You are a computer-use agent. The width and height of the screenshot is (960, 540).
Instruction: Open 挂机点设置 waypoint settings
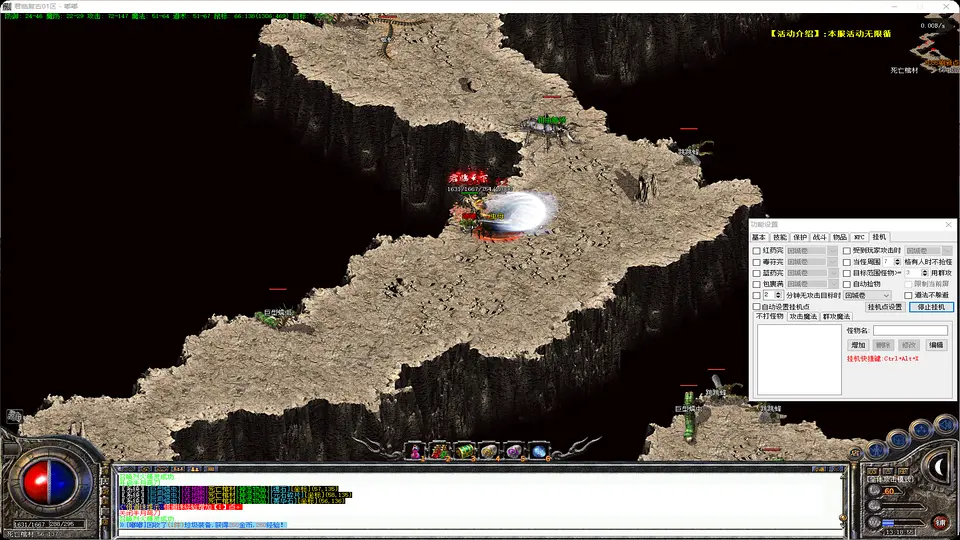click(885, 307)
